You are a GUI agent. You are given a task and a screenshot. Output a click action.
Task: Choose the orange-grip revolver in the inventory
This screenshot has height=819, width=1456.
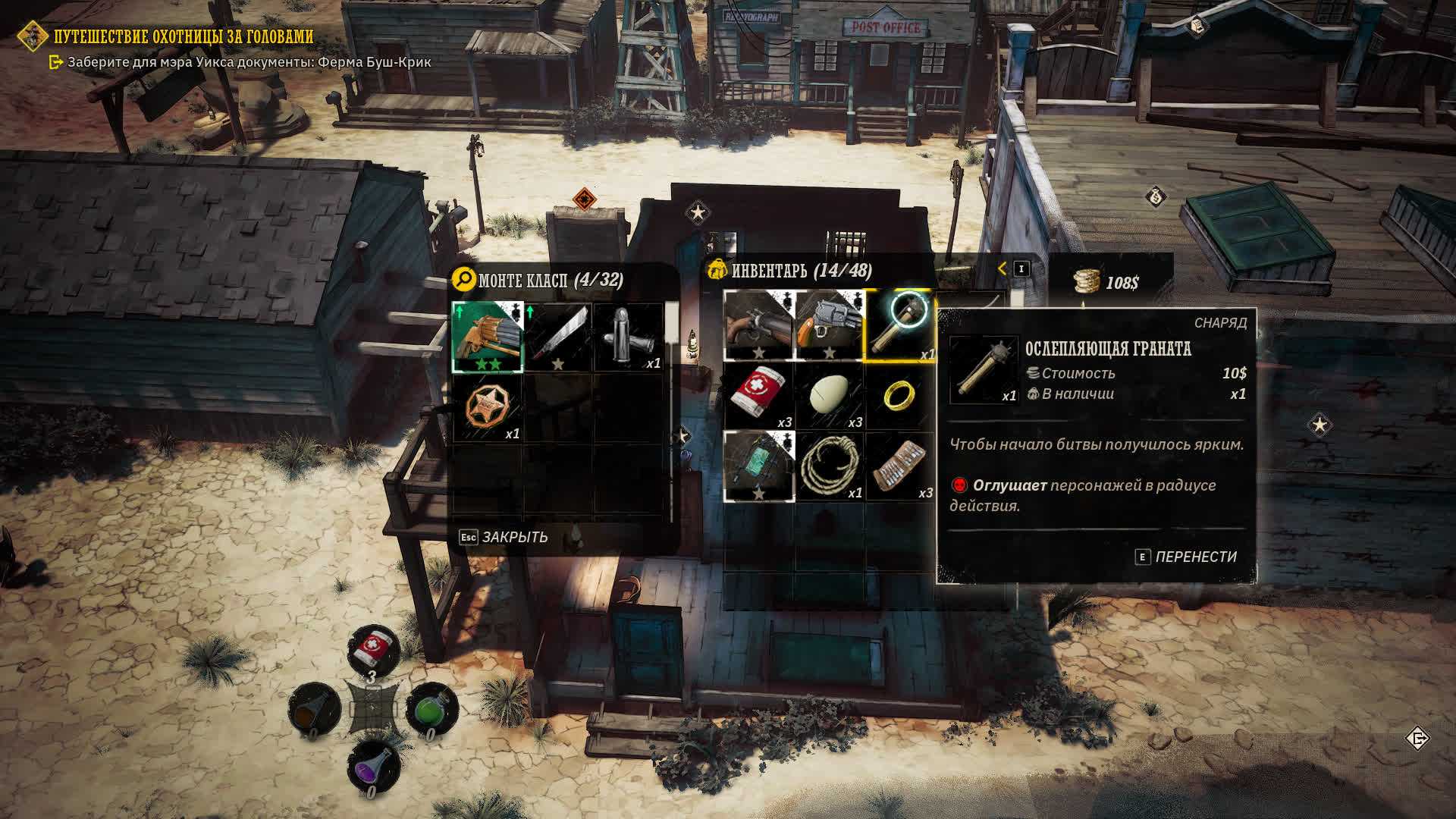[x=829, y=325]
